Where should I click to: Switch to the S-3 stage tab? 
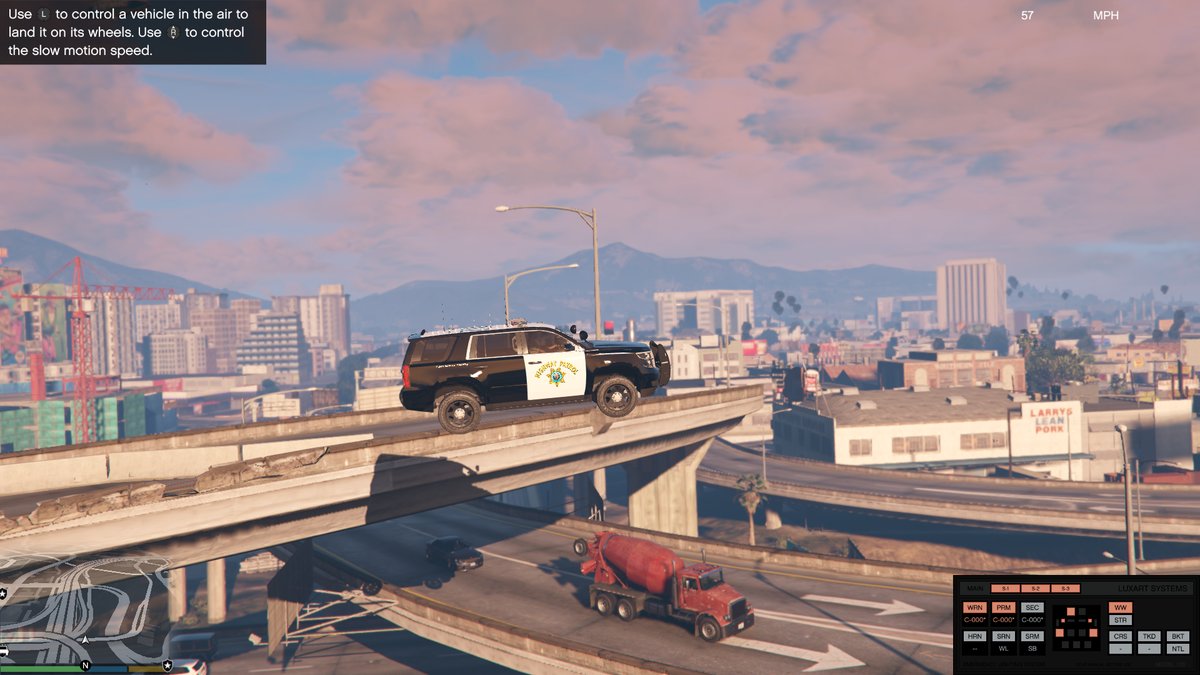[x=1065, y=588]
